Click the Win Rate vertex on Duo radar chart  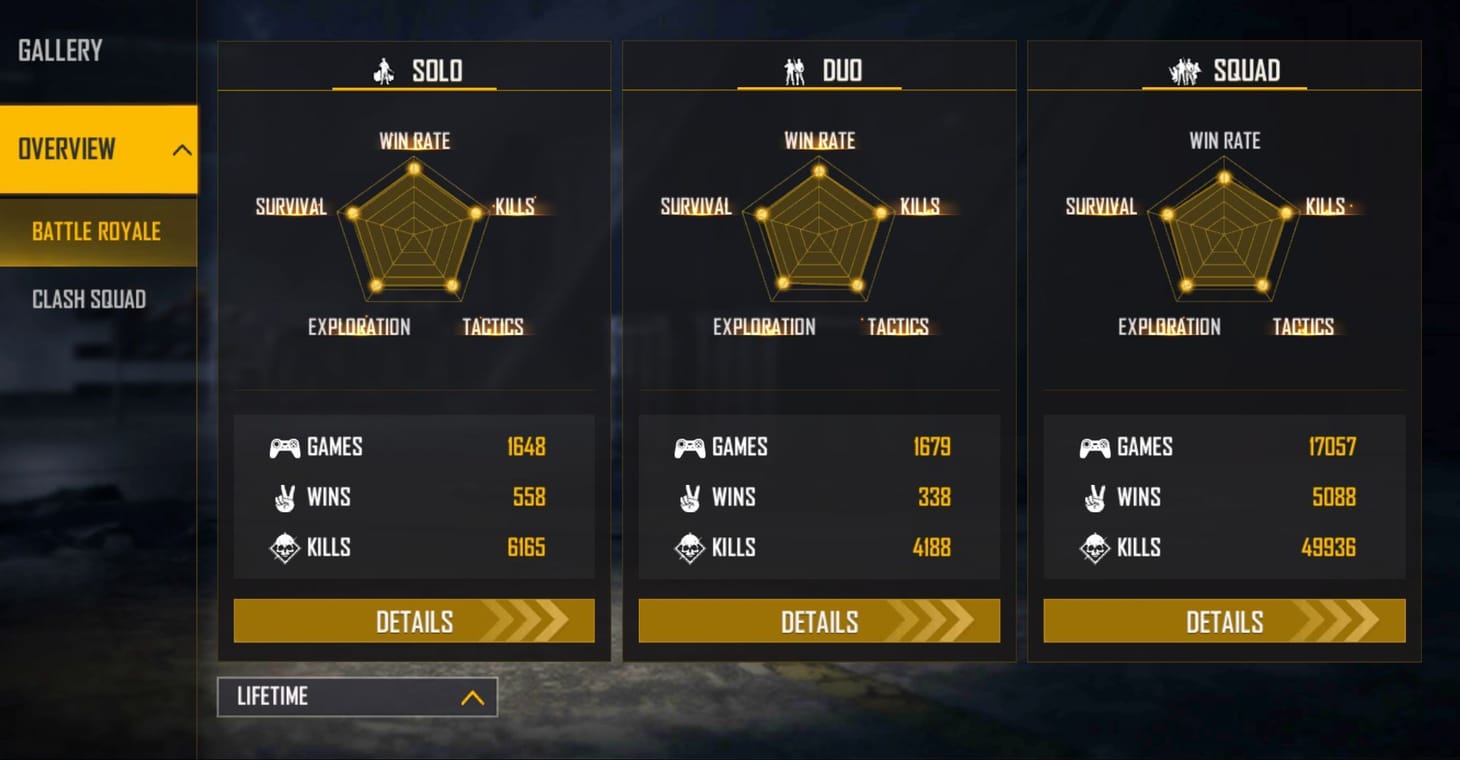click(818, 172)
